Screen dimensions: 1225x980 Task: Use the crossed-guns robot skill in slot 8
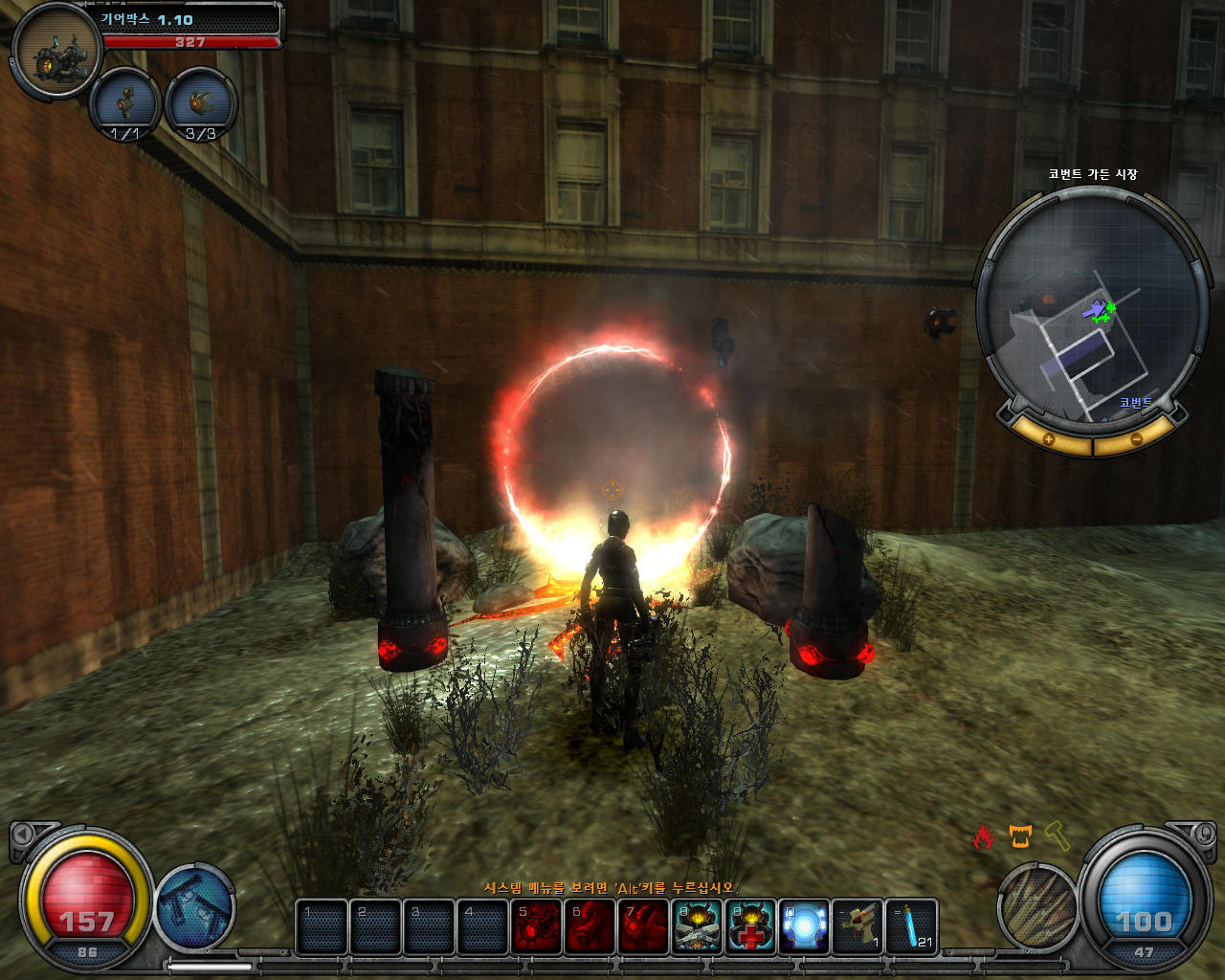pyautogui.click(x=697, y=926)
